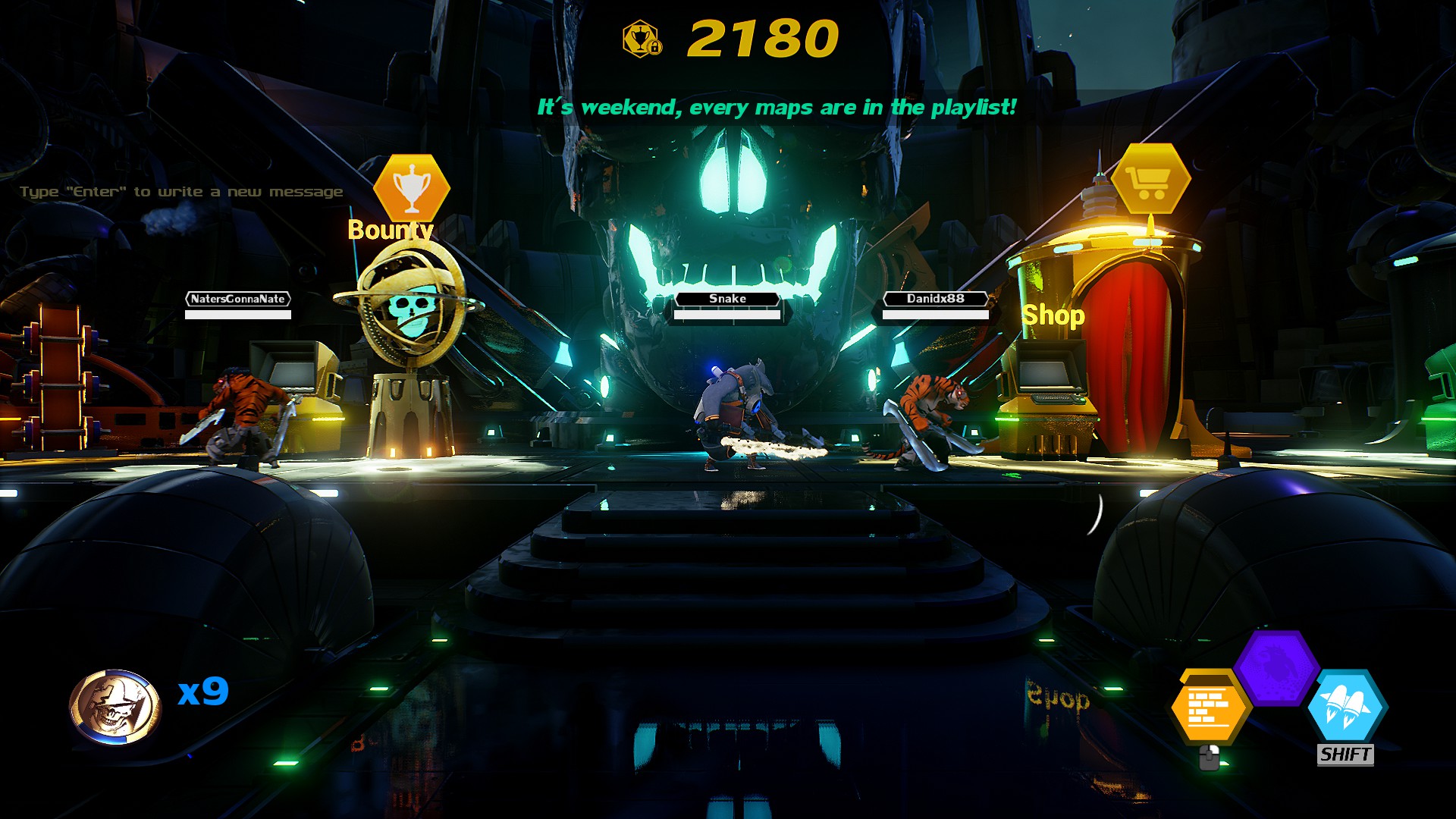Activate the orange brick wall ability

tap(1209, 708)
